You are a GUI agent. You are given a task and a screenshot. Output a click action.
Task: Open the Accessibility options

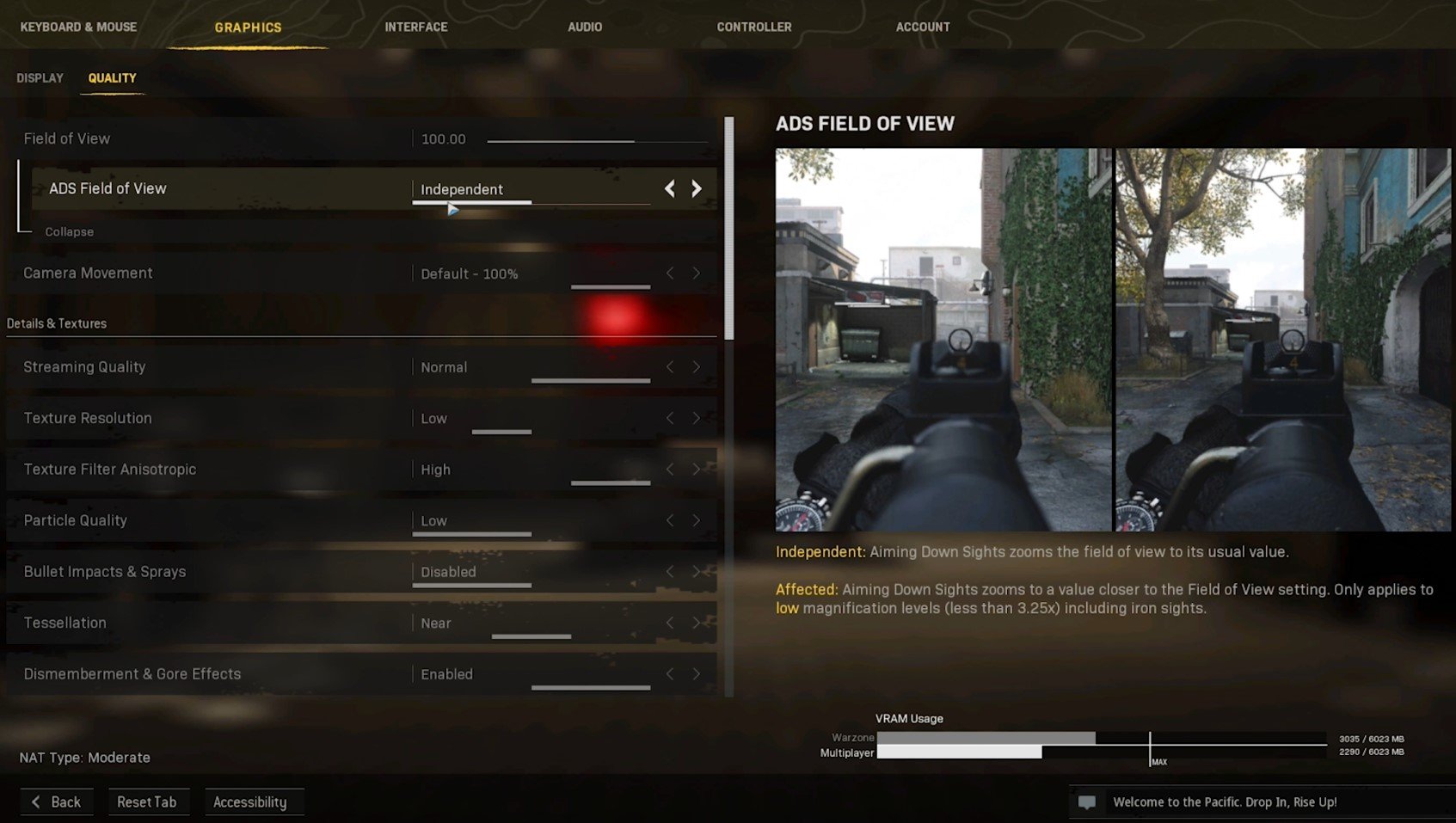[x=249, y=802]
